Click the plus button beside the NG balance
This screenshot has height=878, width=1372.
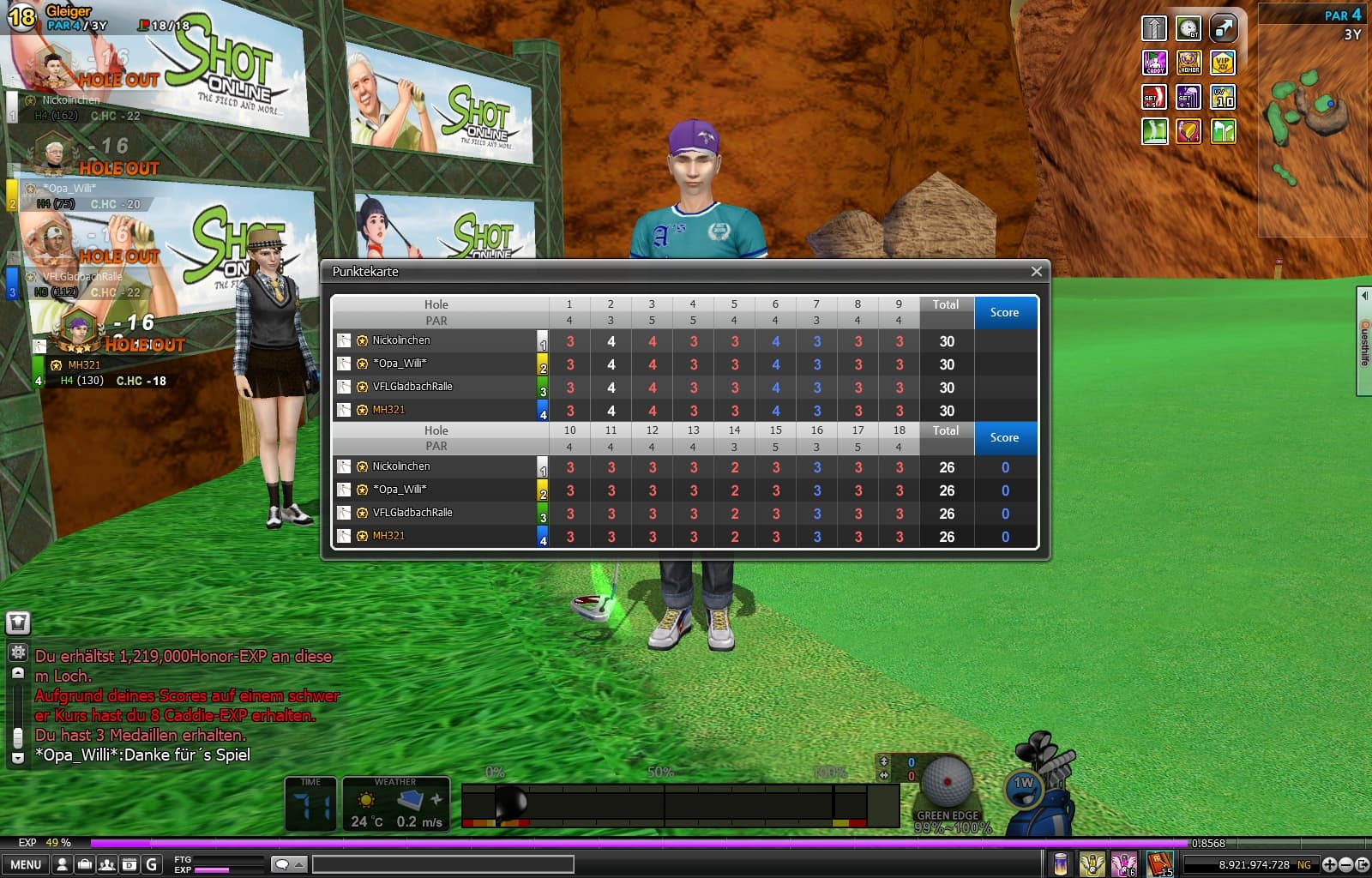pos(1329,864)
